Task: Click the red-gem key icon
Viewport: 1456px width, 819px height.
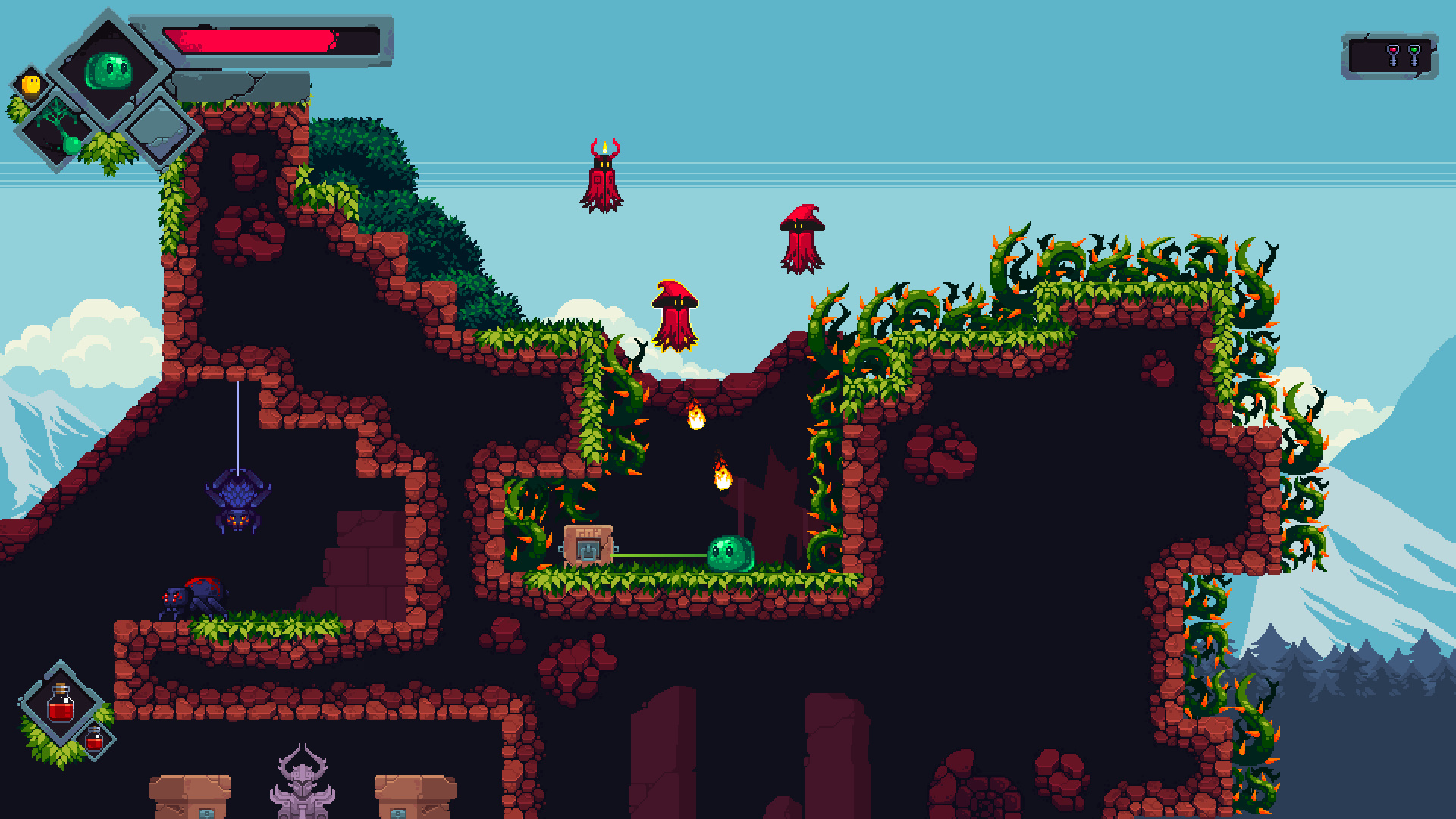Action: click(1392, 55)
